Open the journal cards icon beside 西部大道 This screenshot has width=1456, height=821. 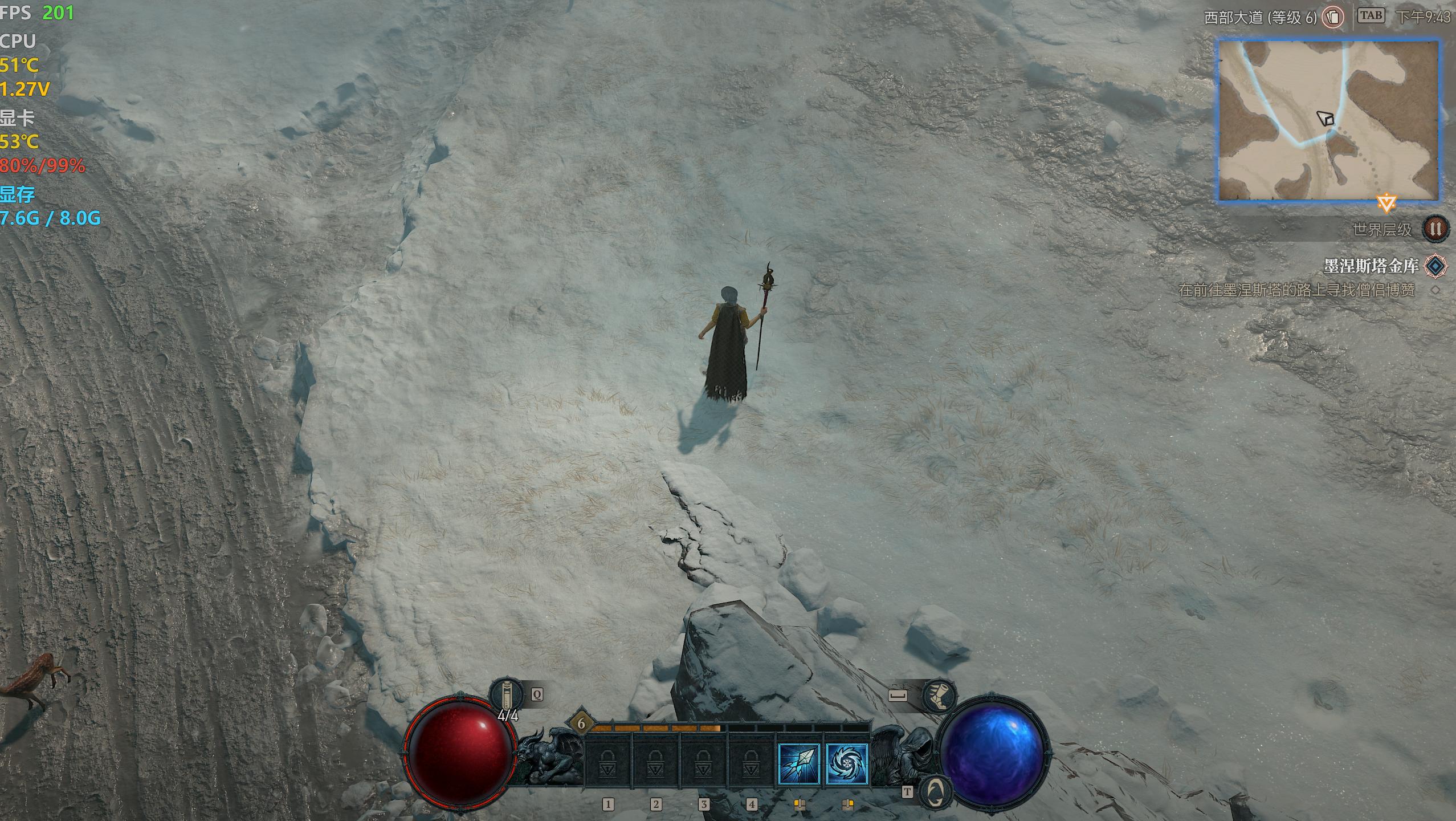[x=1332, y=17]
